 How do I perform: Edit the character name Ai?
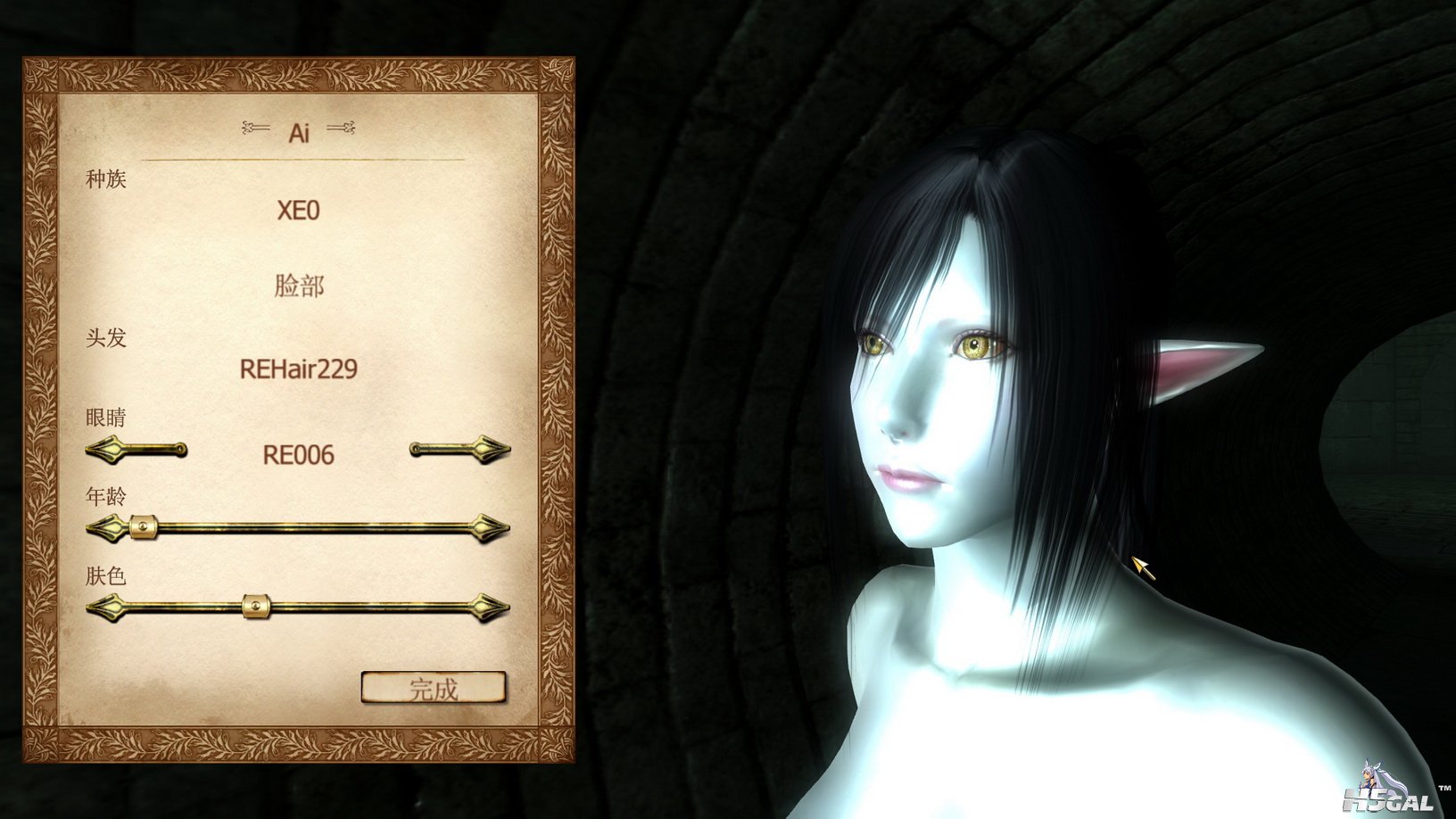tap(299, 133)
